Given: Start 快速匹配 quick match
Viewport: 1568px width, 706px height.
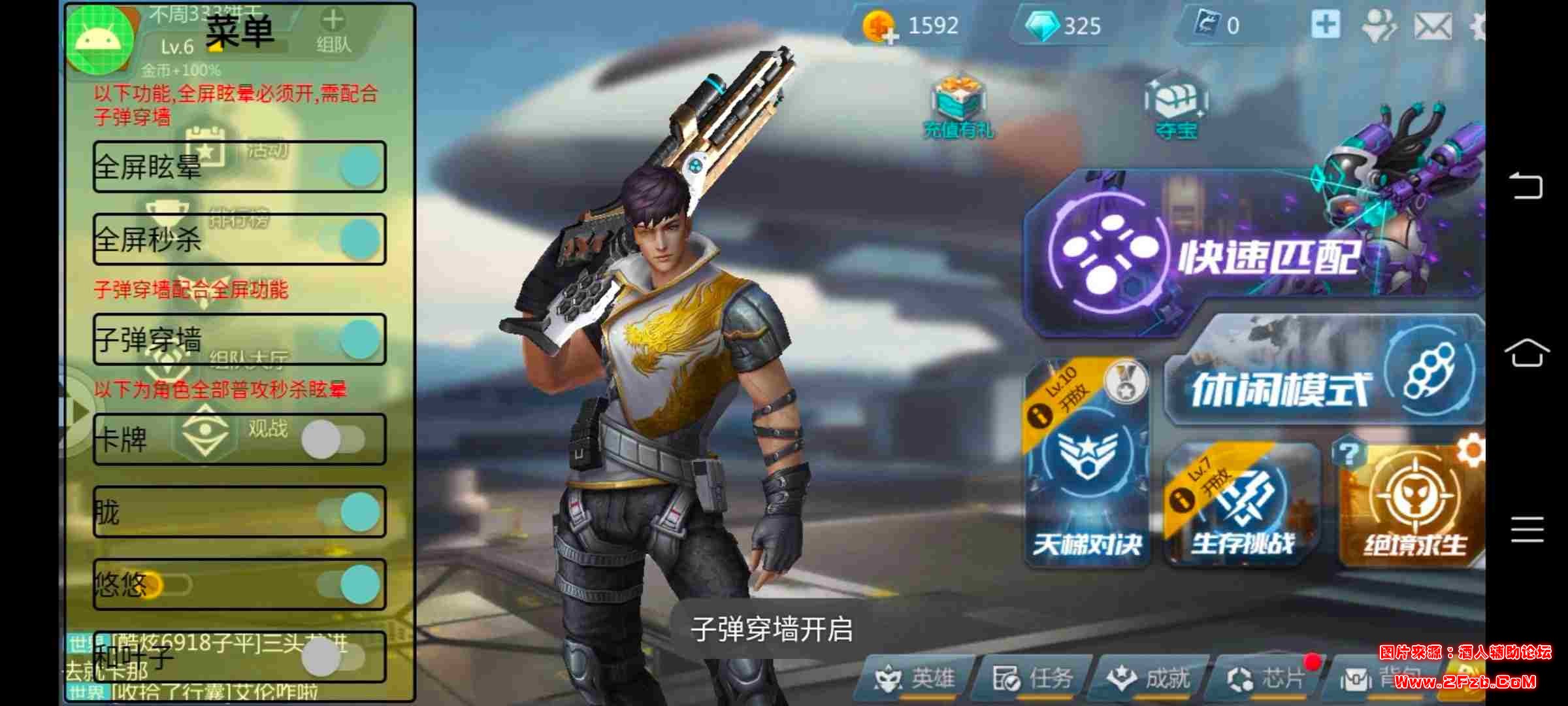Looking at the screenshot, I should pos(1241,255).
